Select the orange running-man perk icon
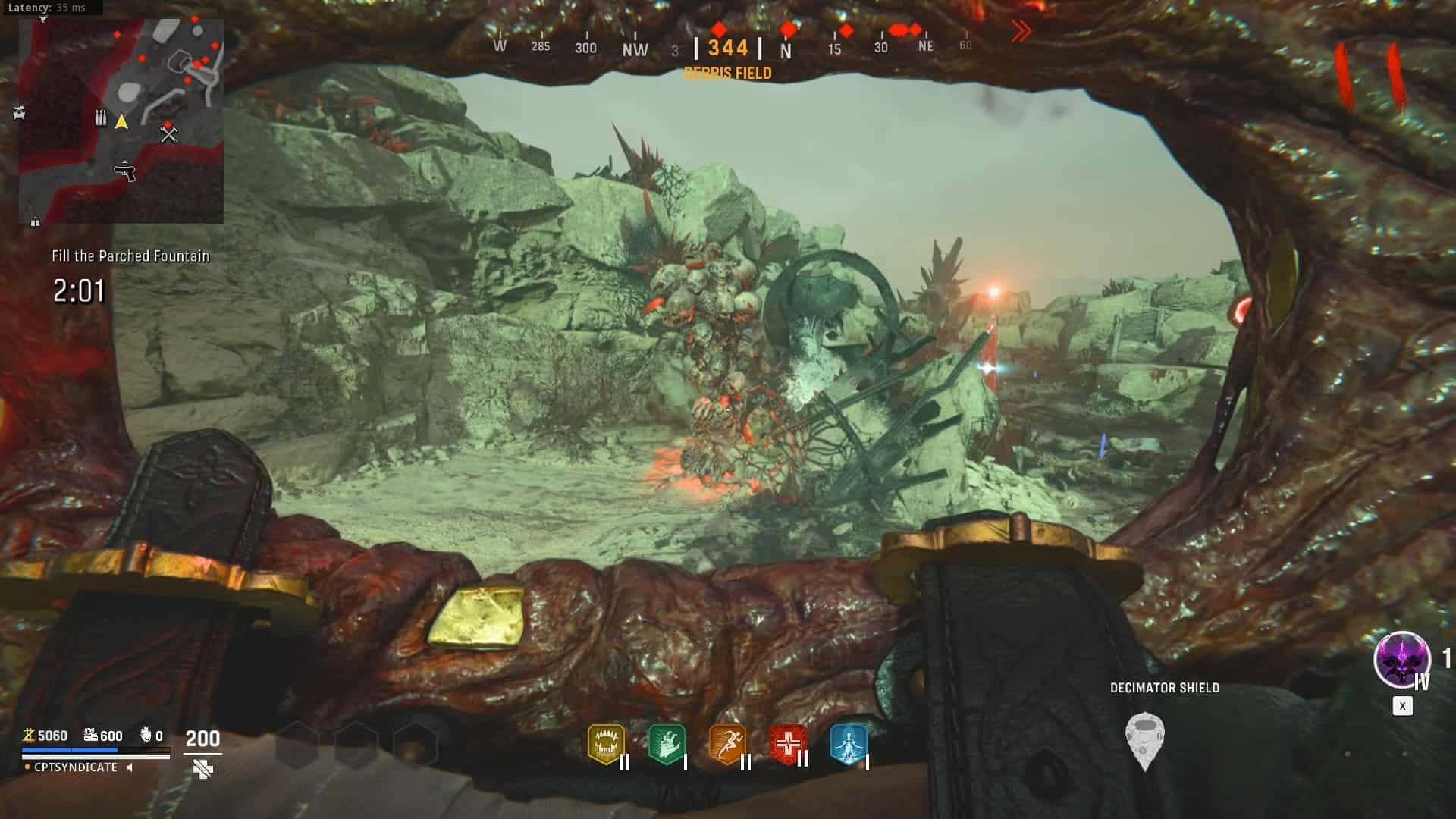 [726, 744]
